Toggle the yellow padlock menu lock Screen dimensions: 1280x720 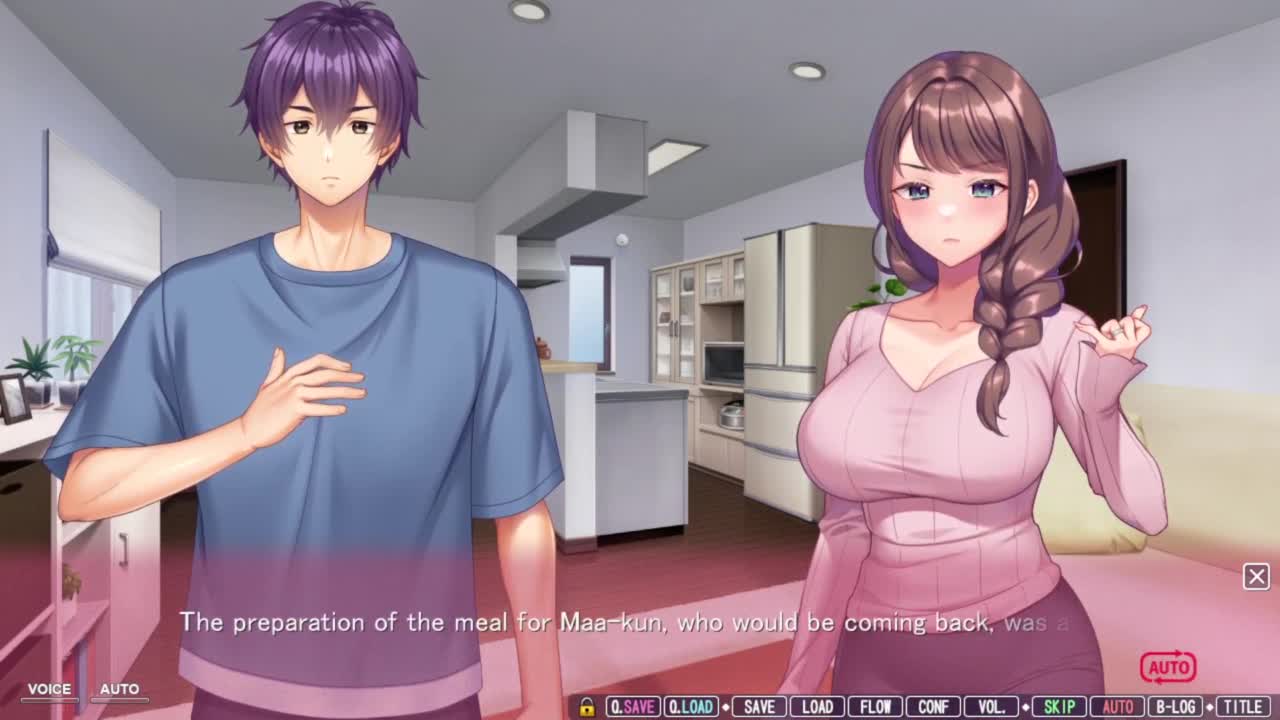(587, 707)
